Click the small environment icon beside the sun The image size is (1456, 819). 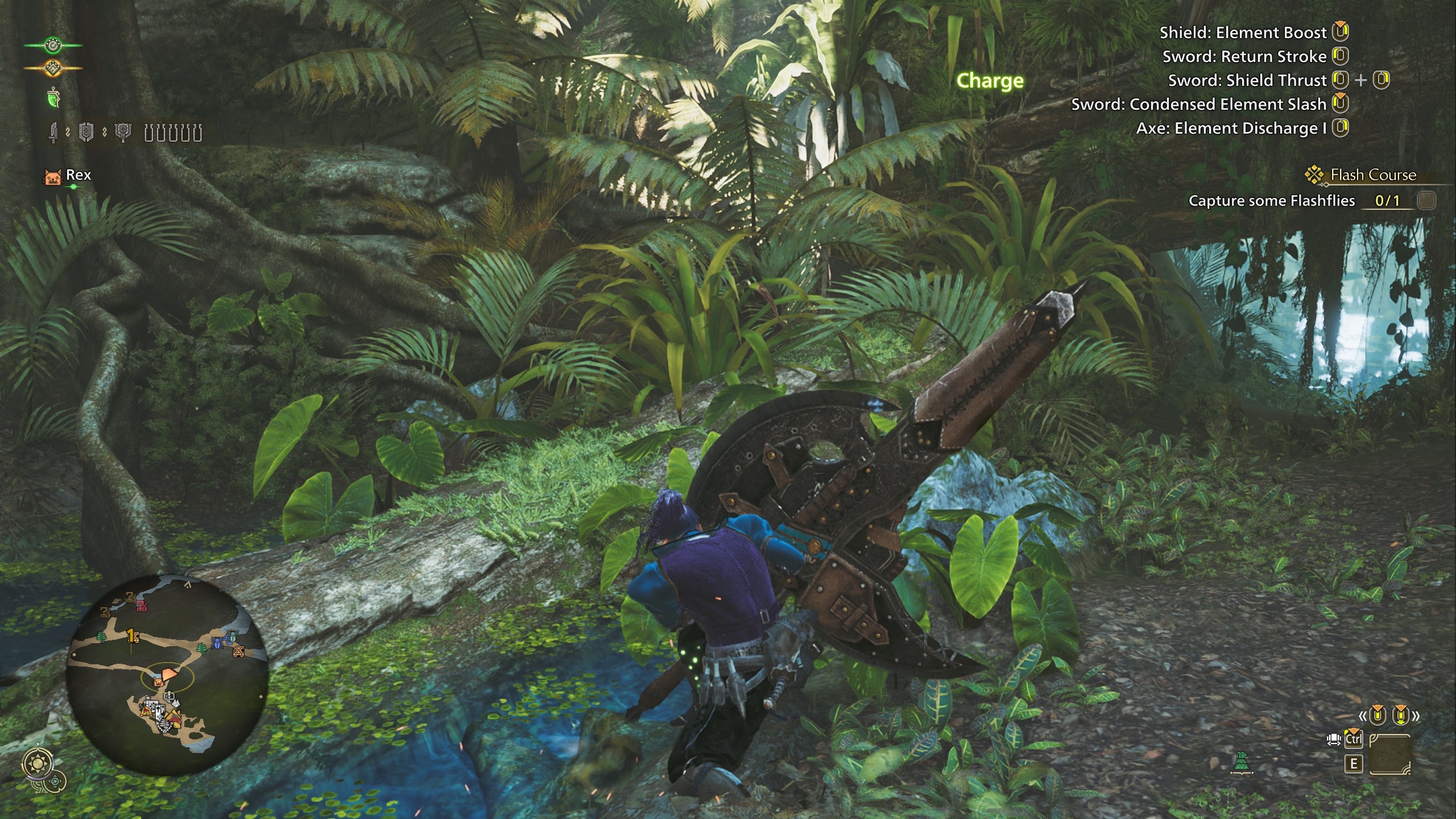[55, 782]
